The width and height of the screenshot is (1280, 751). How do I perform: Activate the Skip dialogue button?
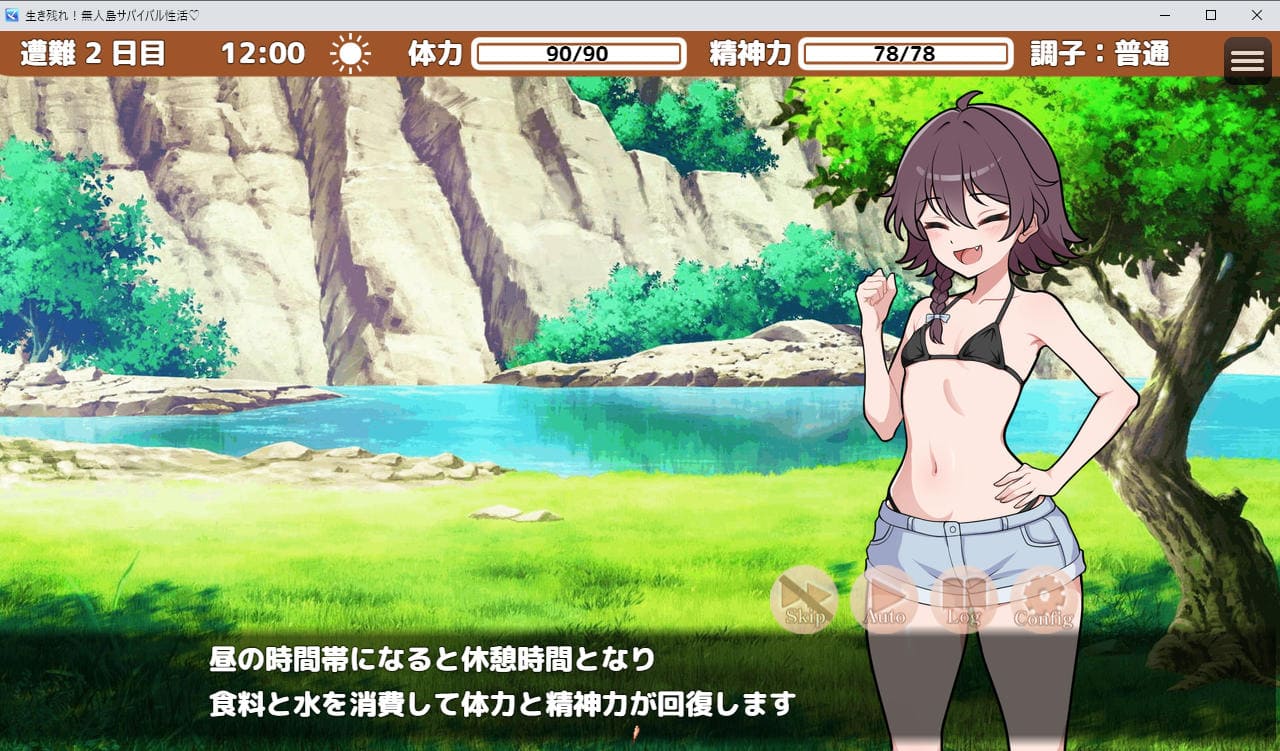click(804, 599)
